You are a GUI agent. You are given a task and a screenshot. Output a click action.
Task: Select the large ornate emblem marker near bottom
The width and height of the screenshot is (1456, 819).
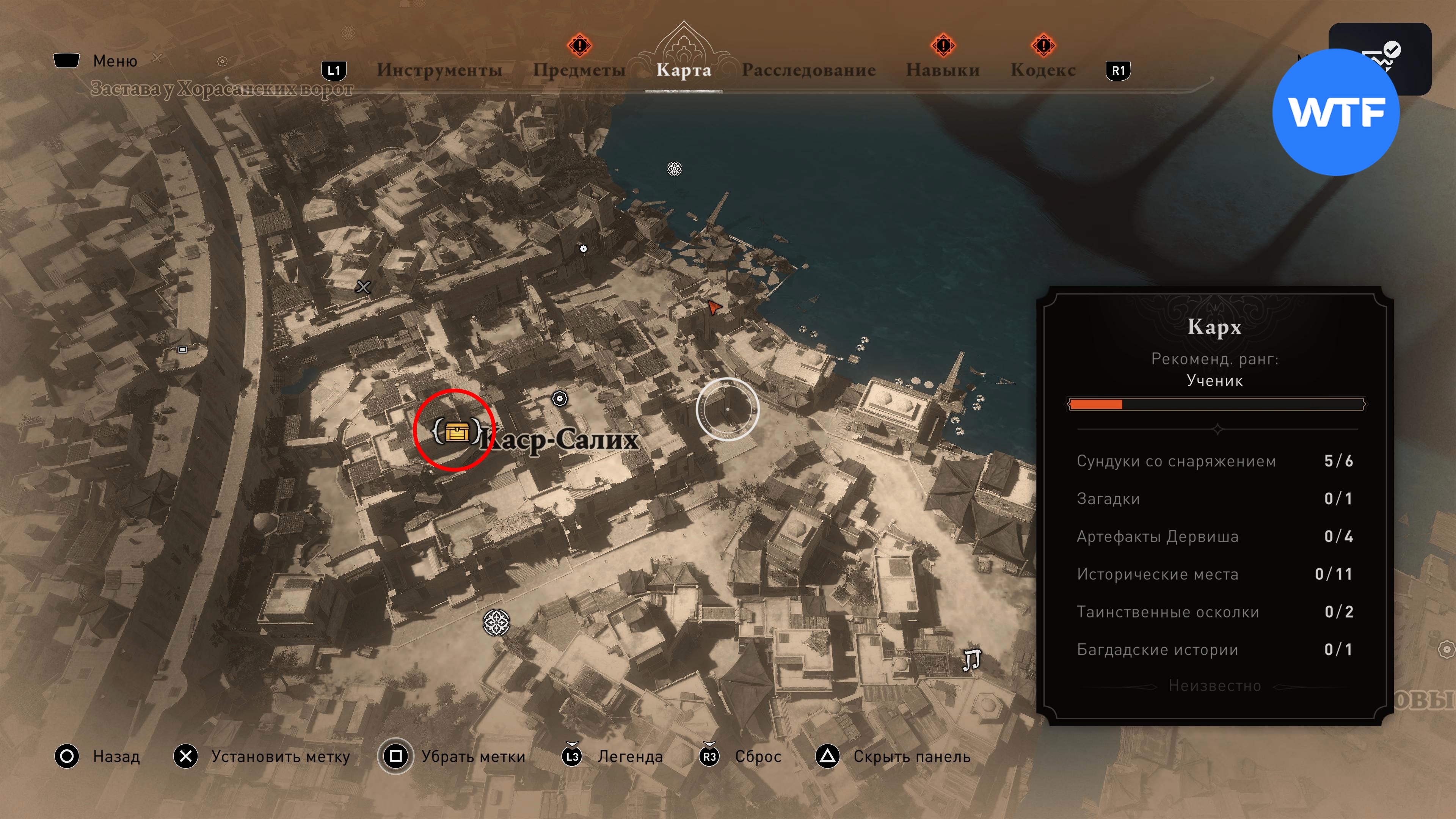pyautogui.click(x=496, y=623)
